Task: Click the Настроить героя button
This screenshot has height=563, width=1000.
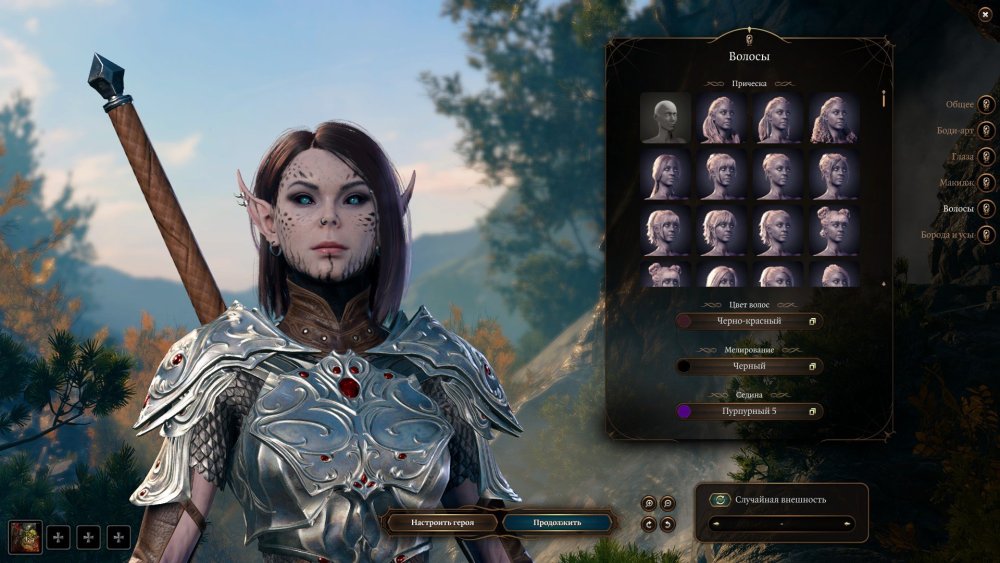Action: [x=441, y=522]
